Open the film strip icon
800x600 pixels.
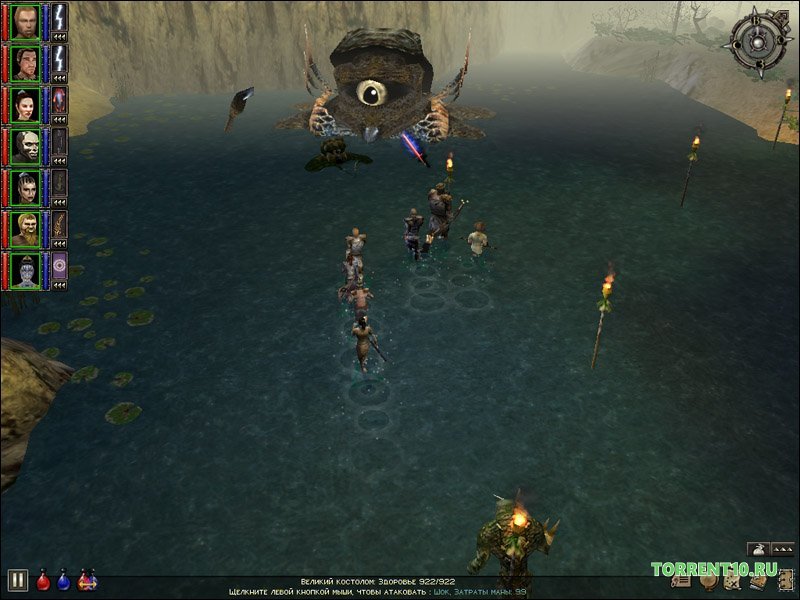[784, 579]
